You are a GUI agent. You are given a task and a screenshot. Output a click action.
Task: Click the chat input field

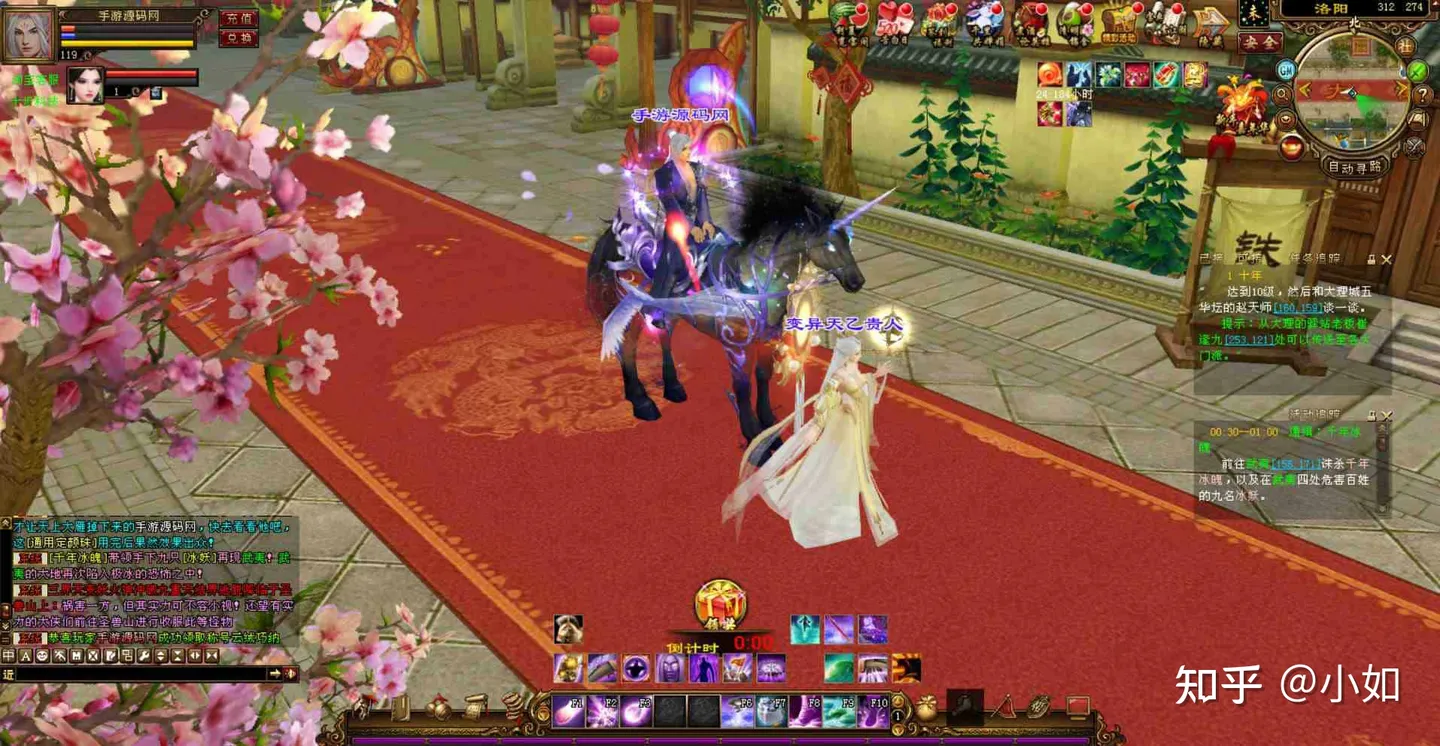click(x=140, y=674)
